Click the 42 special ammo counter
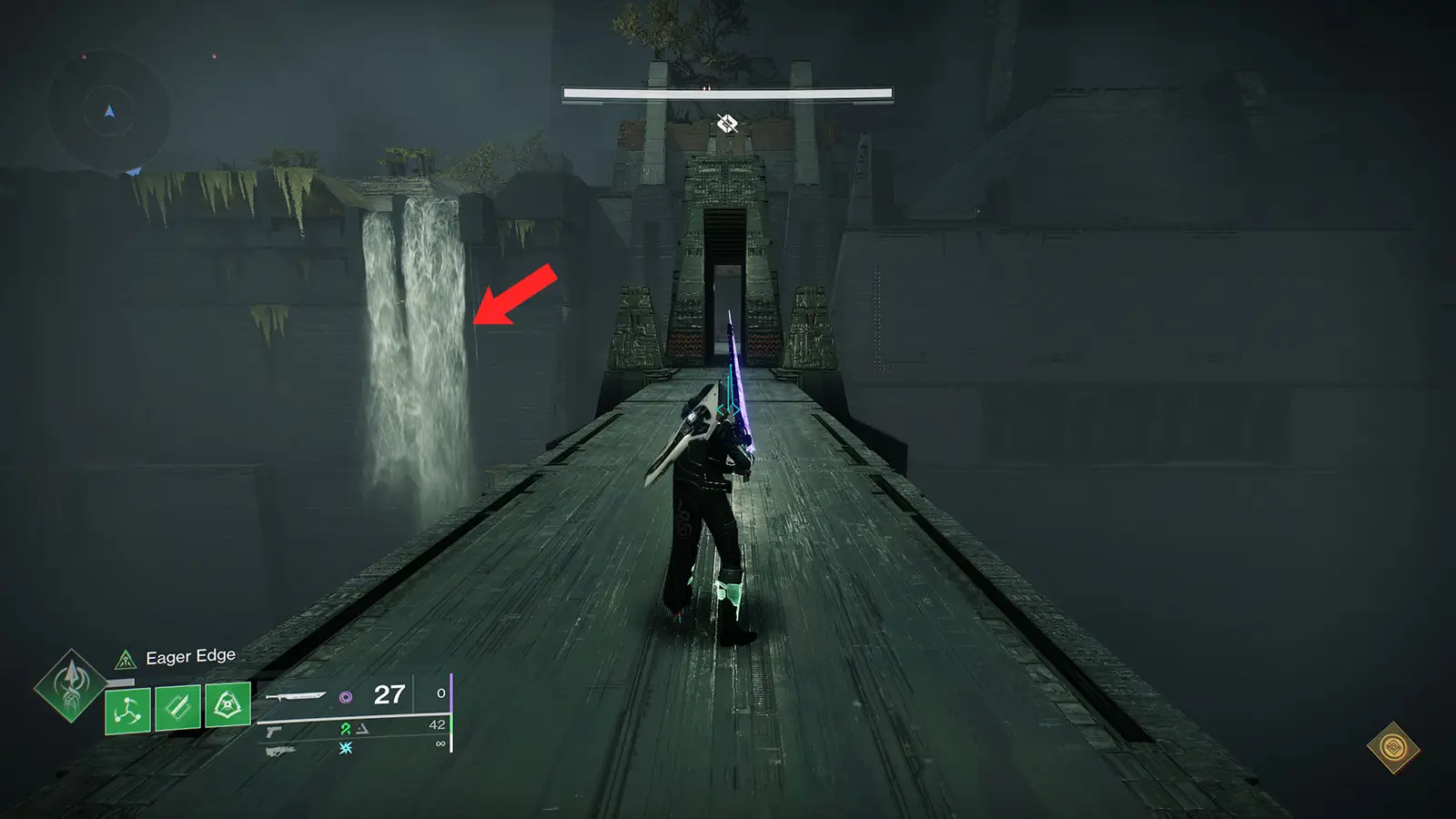The image size is (1456, 819). click(x=436, y=725)
